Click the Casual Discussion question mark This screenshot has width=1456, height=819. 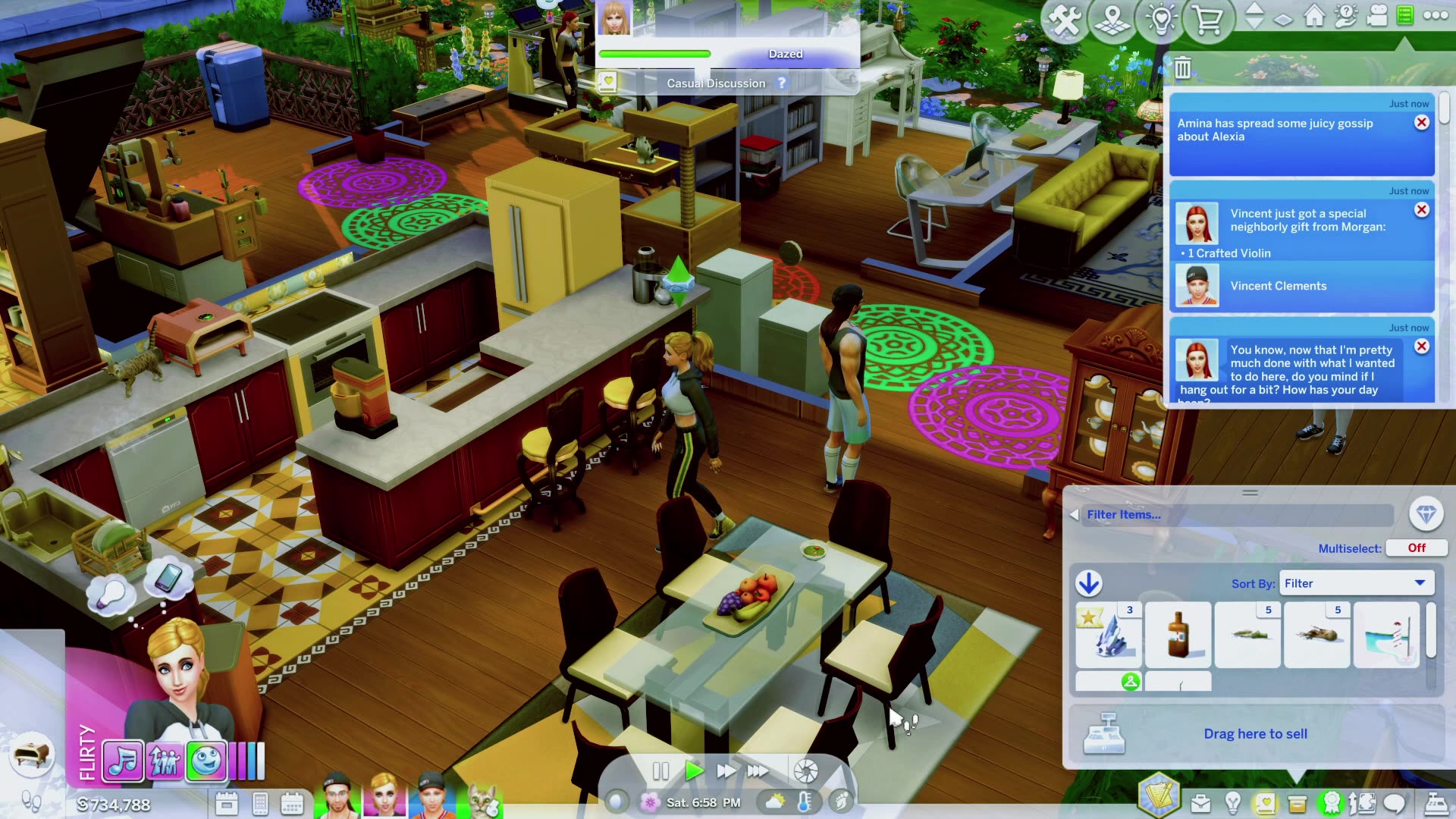click(783, 83)
